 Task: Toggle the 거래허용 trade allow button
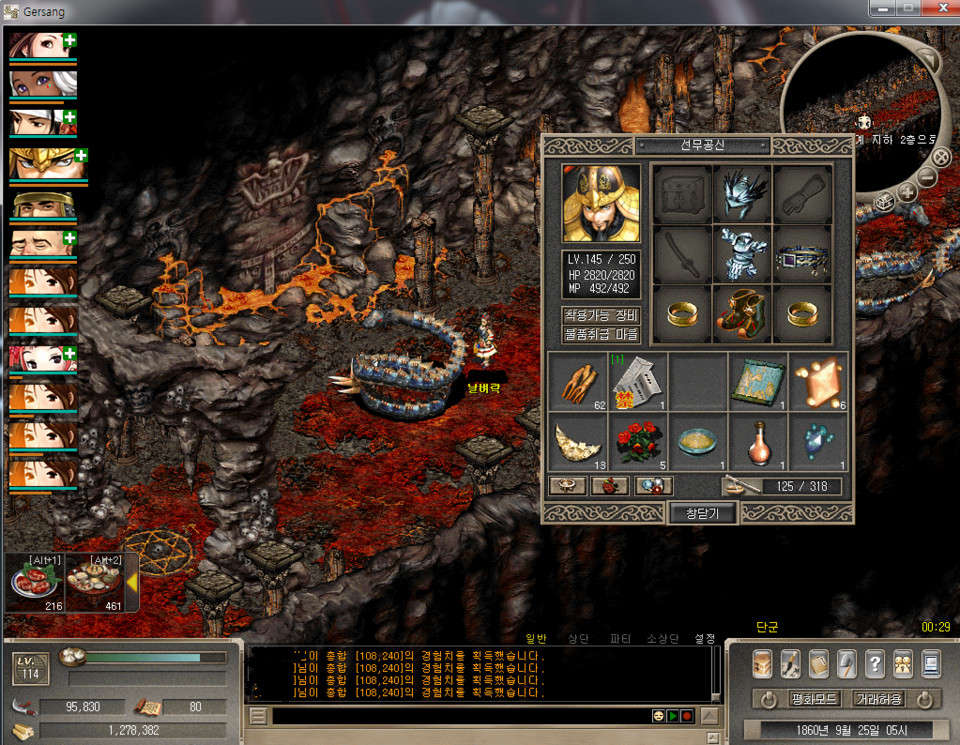pyautogui.click(x=878, y=698)
